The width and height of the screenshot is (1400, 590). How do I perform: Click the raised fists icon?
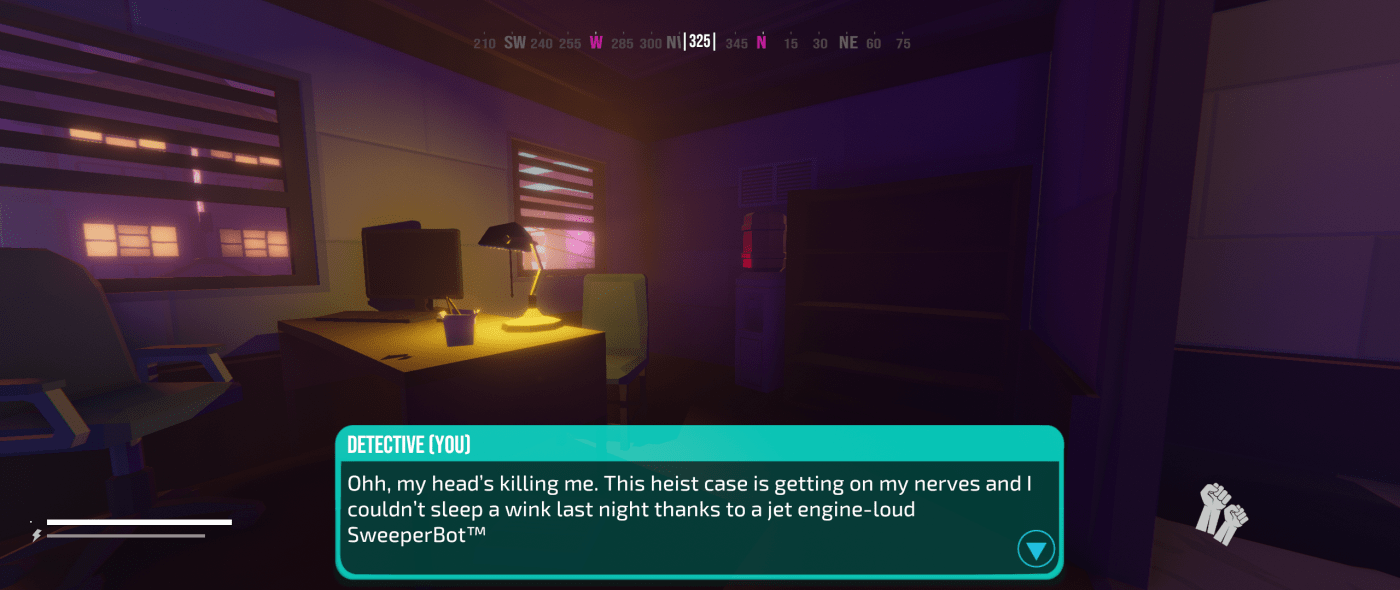point(1223,512)
